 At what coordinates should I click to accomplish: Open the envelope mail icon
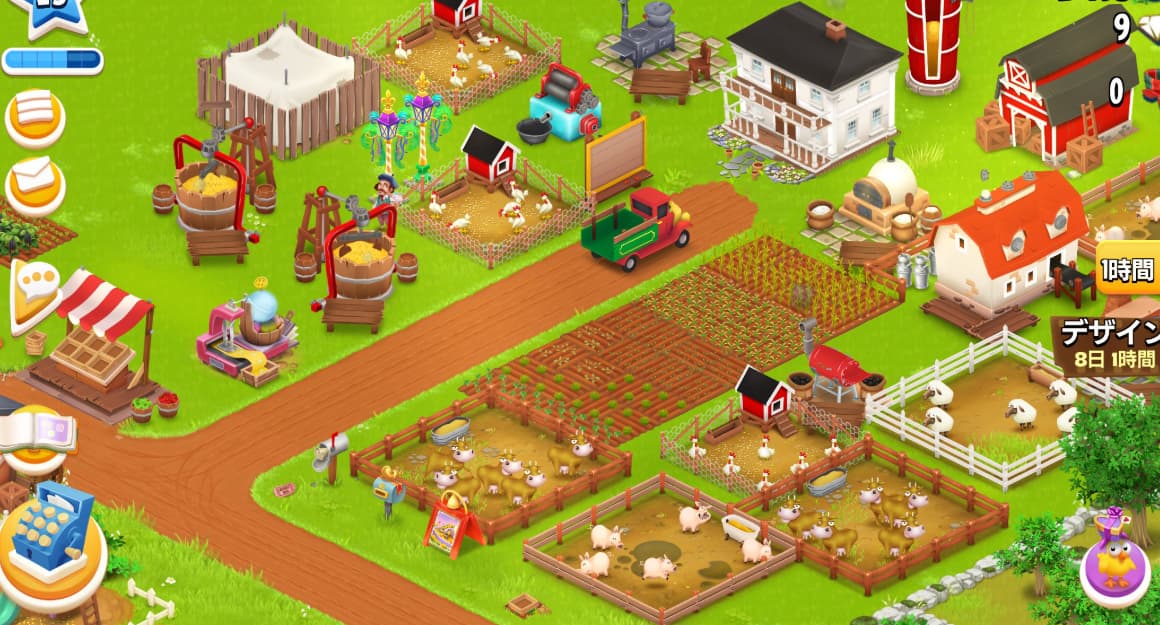coord(35,181)
